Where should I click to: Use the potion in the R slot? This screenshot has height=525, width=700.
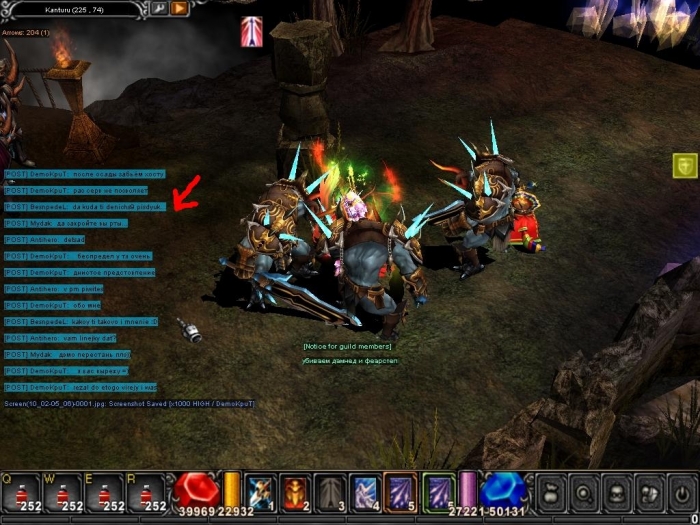coord(147,493)
